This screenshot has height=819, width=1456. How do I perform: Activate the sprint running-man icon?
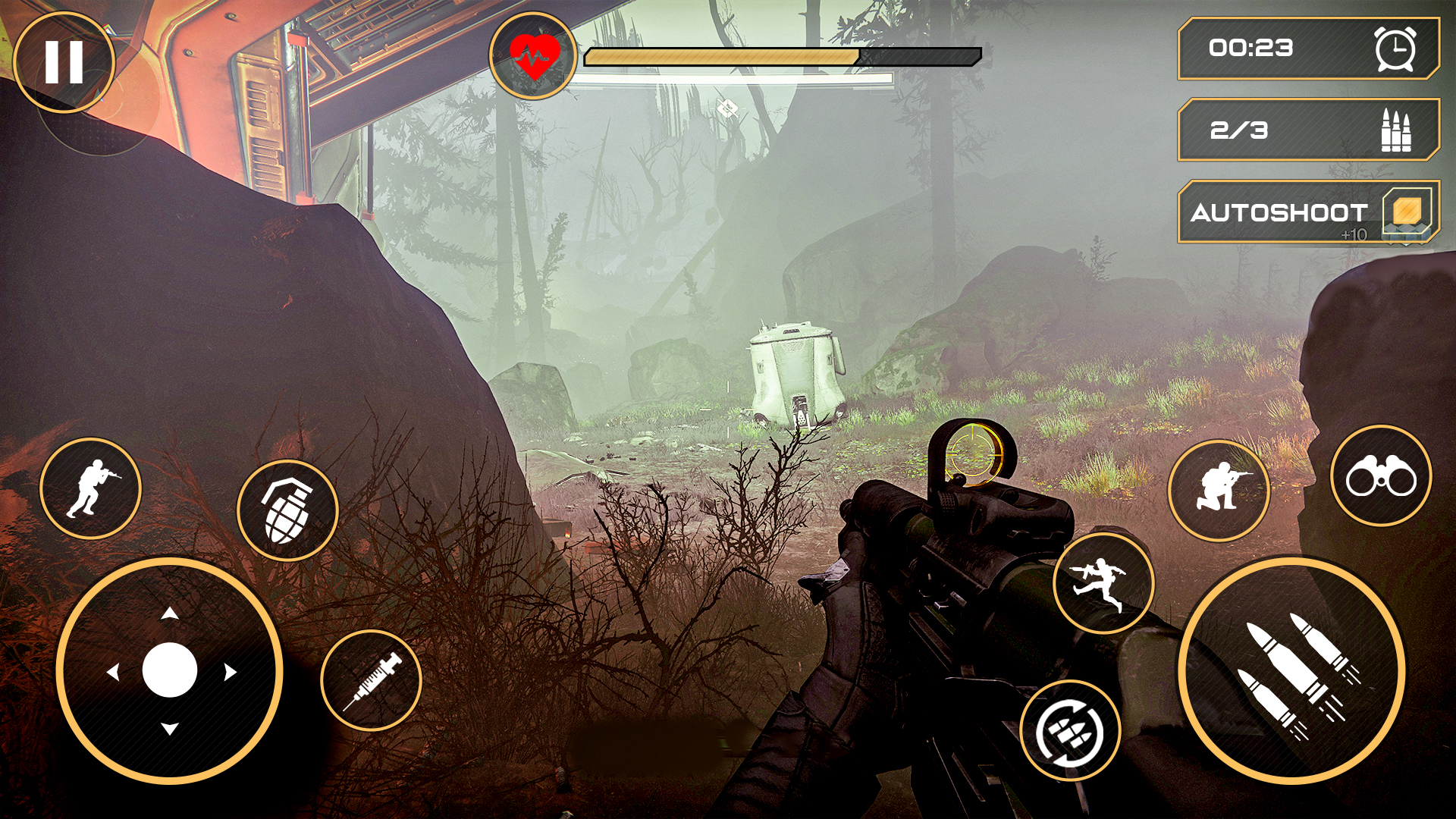1103,582
